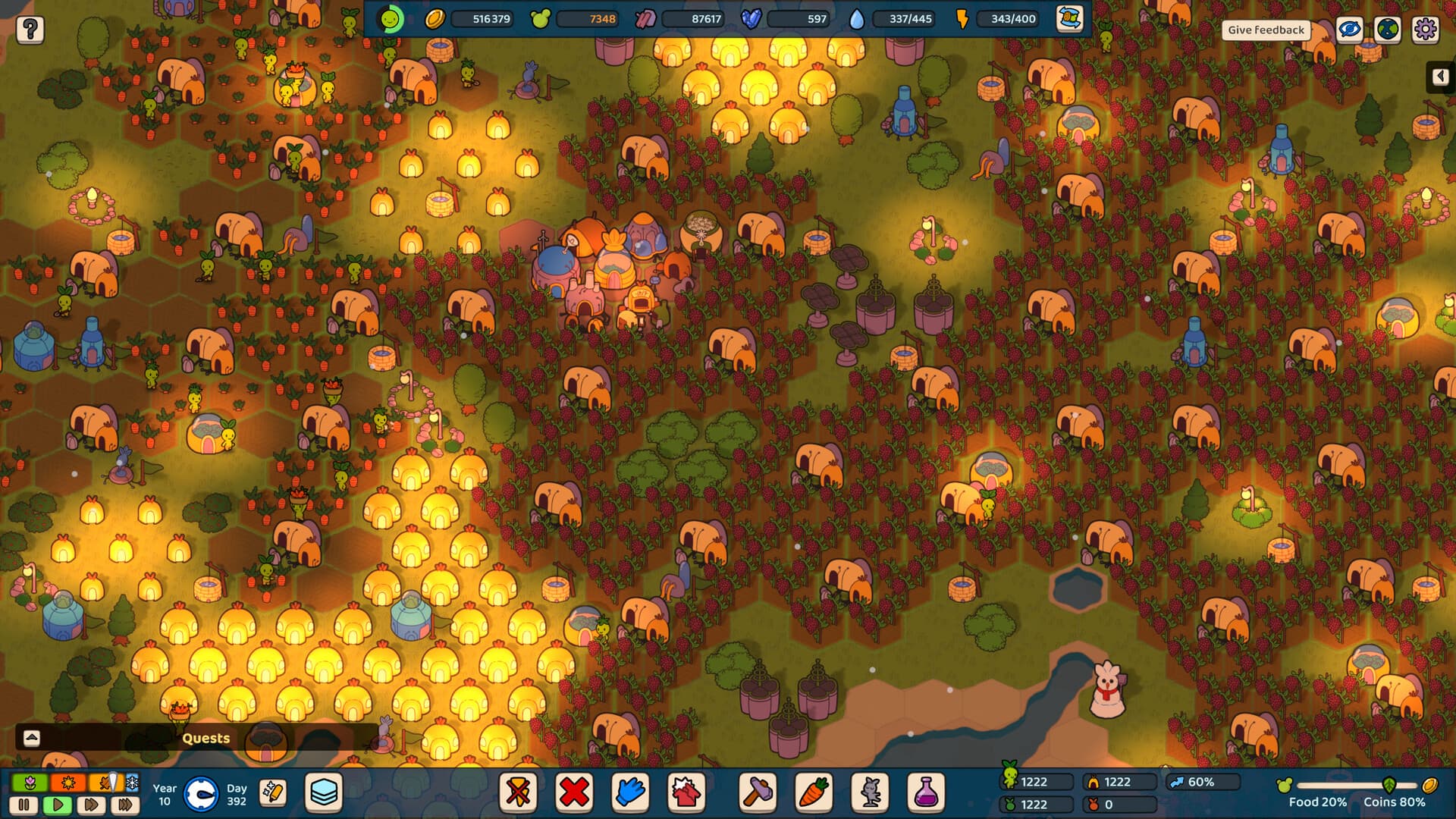Viewport: 1456px width, 819px height.
Task: Select the summer sun season tab
Action: 67,783
